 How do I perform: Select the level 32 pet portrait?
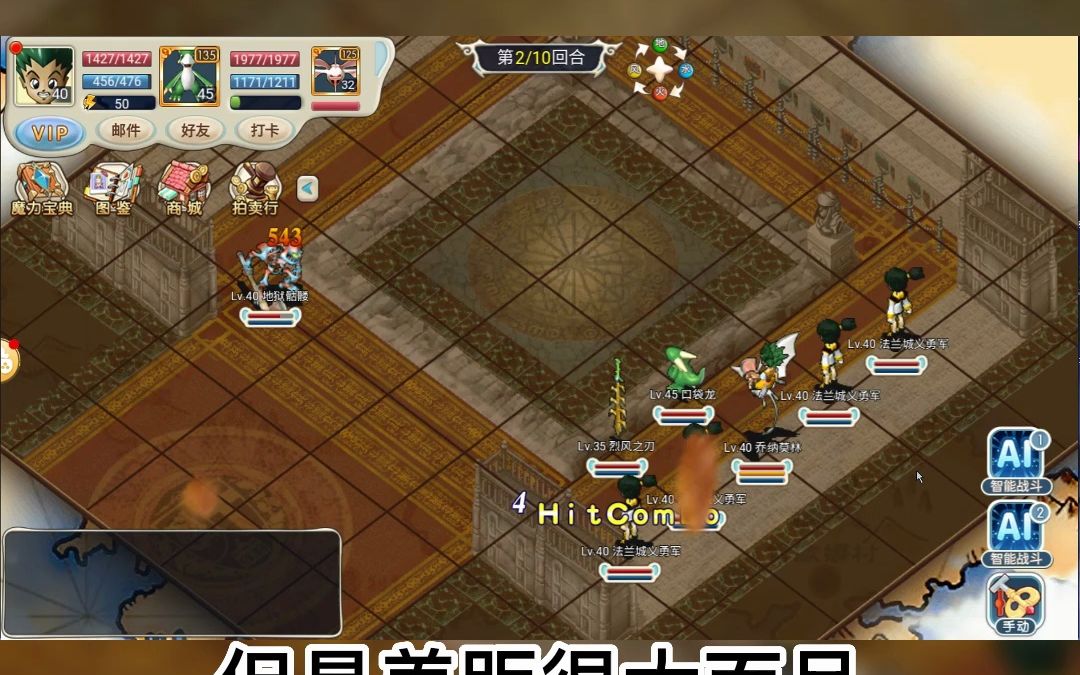(335, 72)
